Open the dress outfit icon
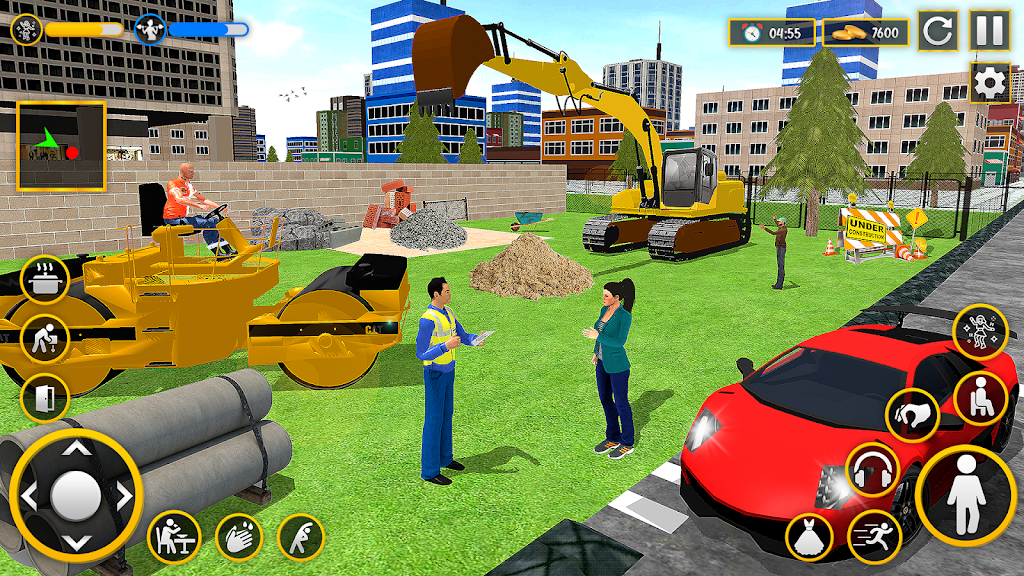The height and width of the screenshot is (576, 1024). (810, 537)
